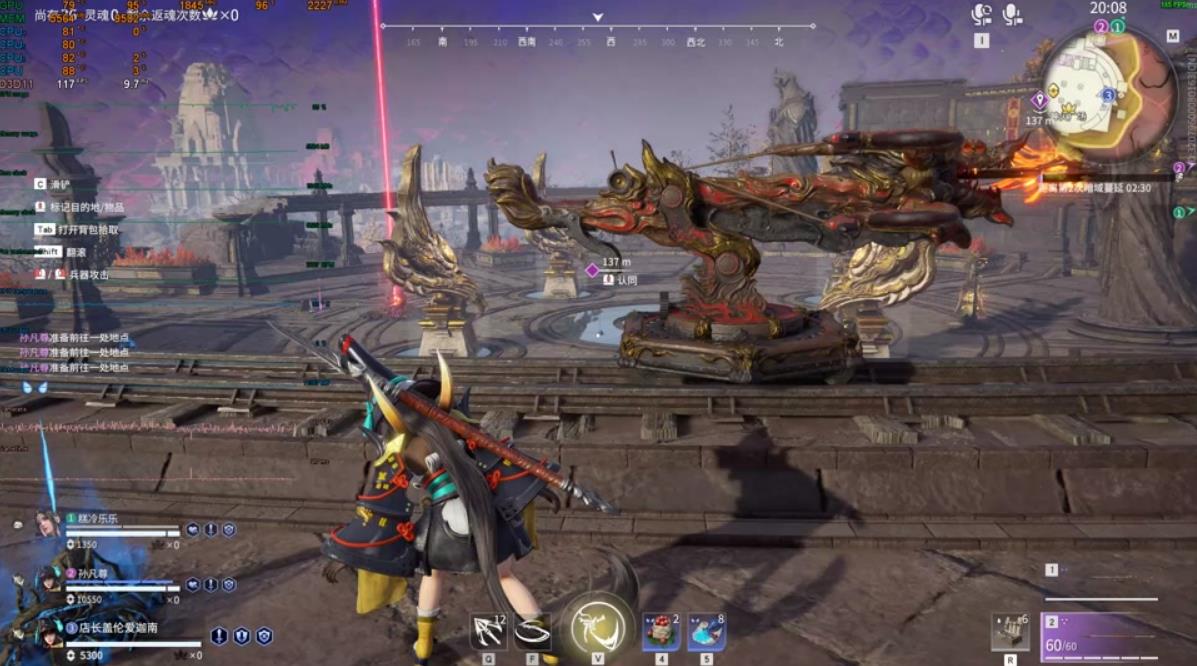
Task: Trigger the glowing ultimate ability icon
Action: [x=598, y=627]
